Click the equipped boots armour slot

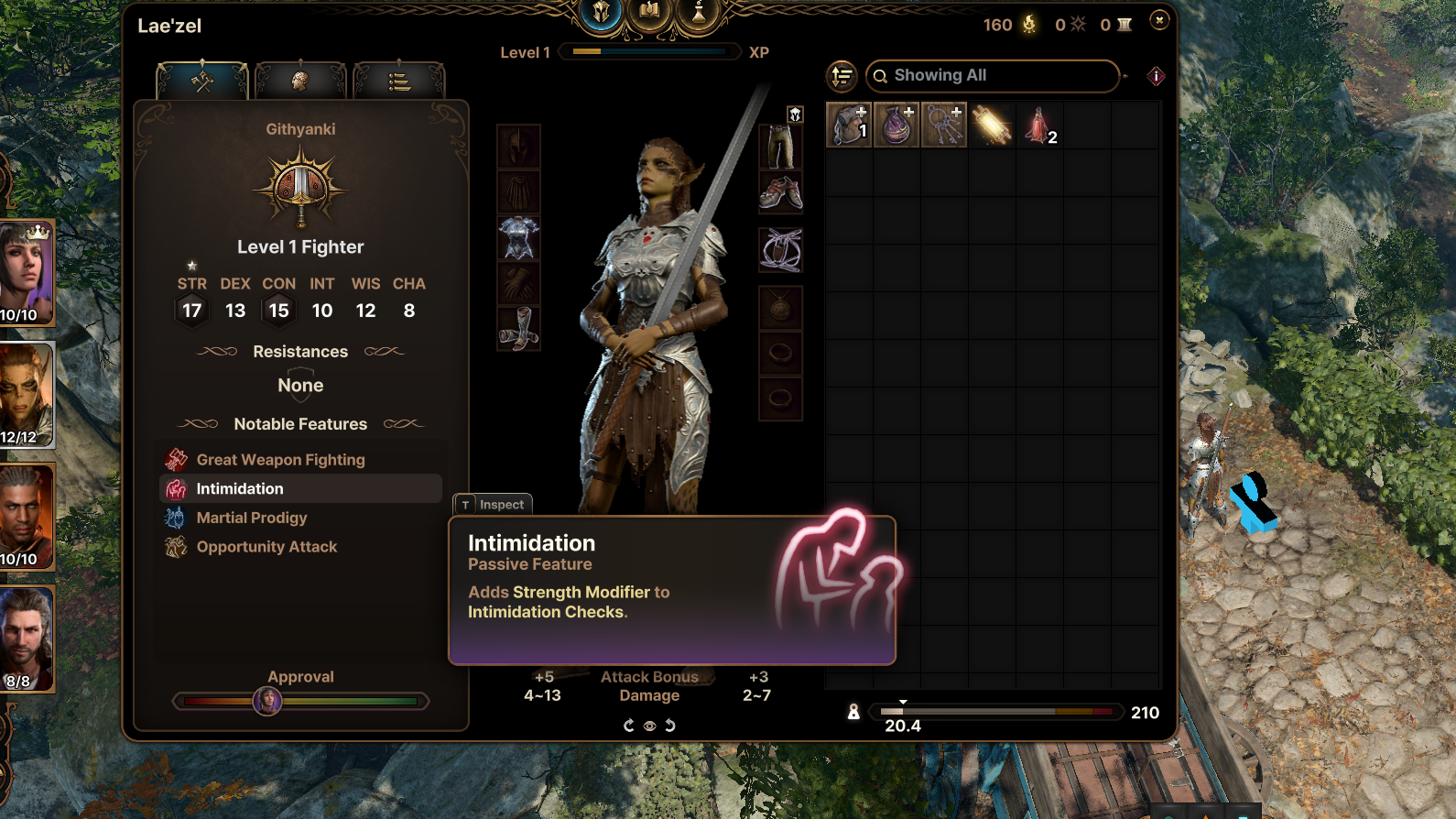pyautogui.click(x=518, y=329)
